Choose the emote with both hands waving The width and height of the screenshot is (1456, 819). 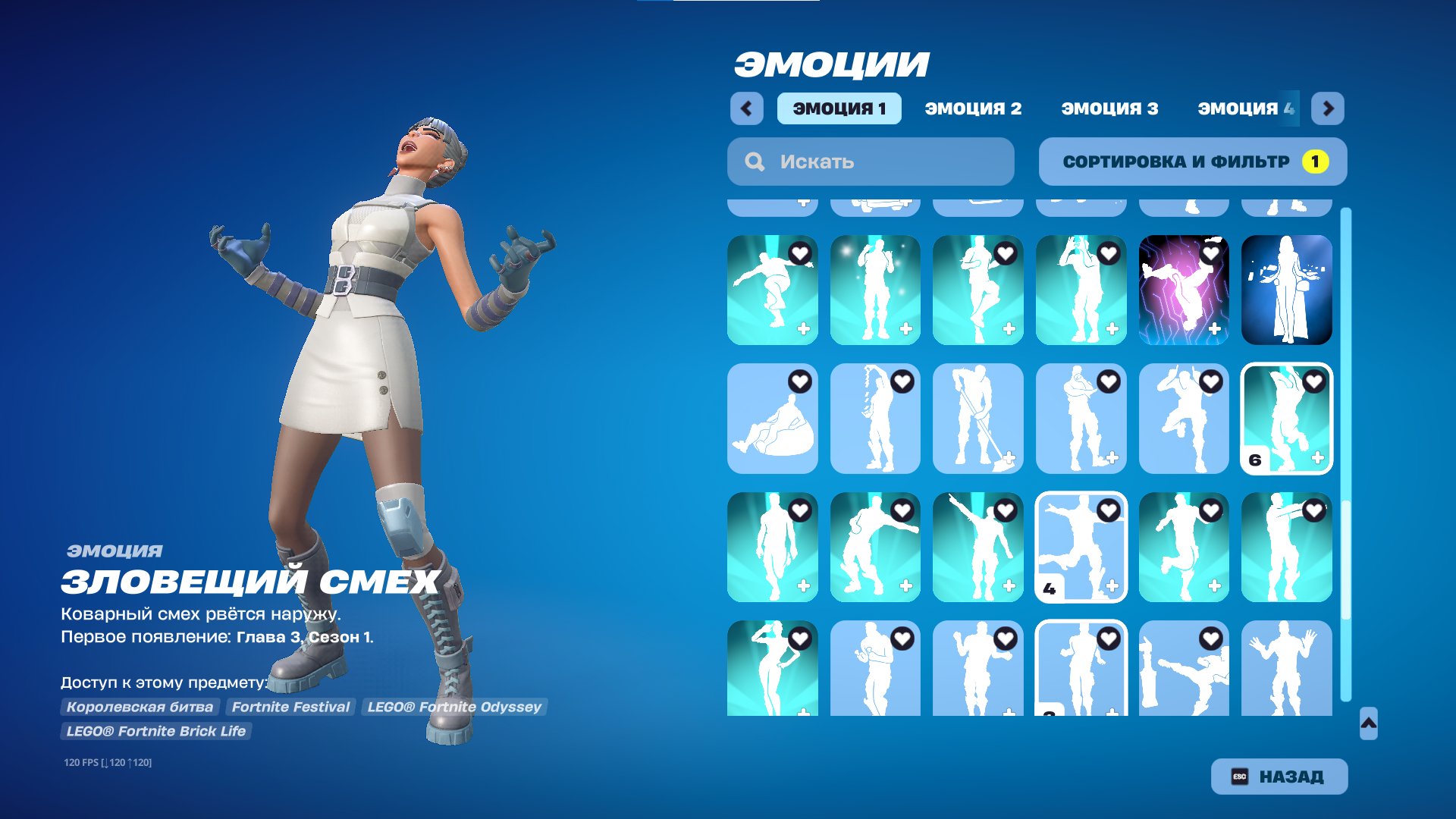(1286, 669)
